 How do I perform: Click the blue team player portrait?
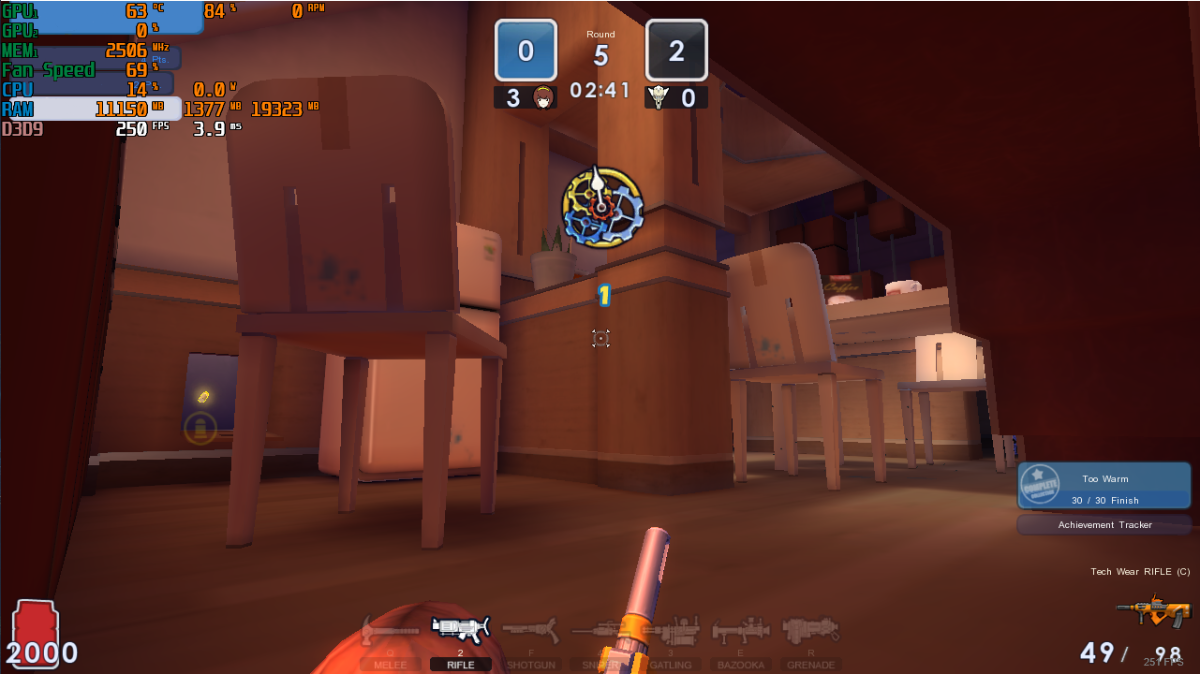(544, 98)
